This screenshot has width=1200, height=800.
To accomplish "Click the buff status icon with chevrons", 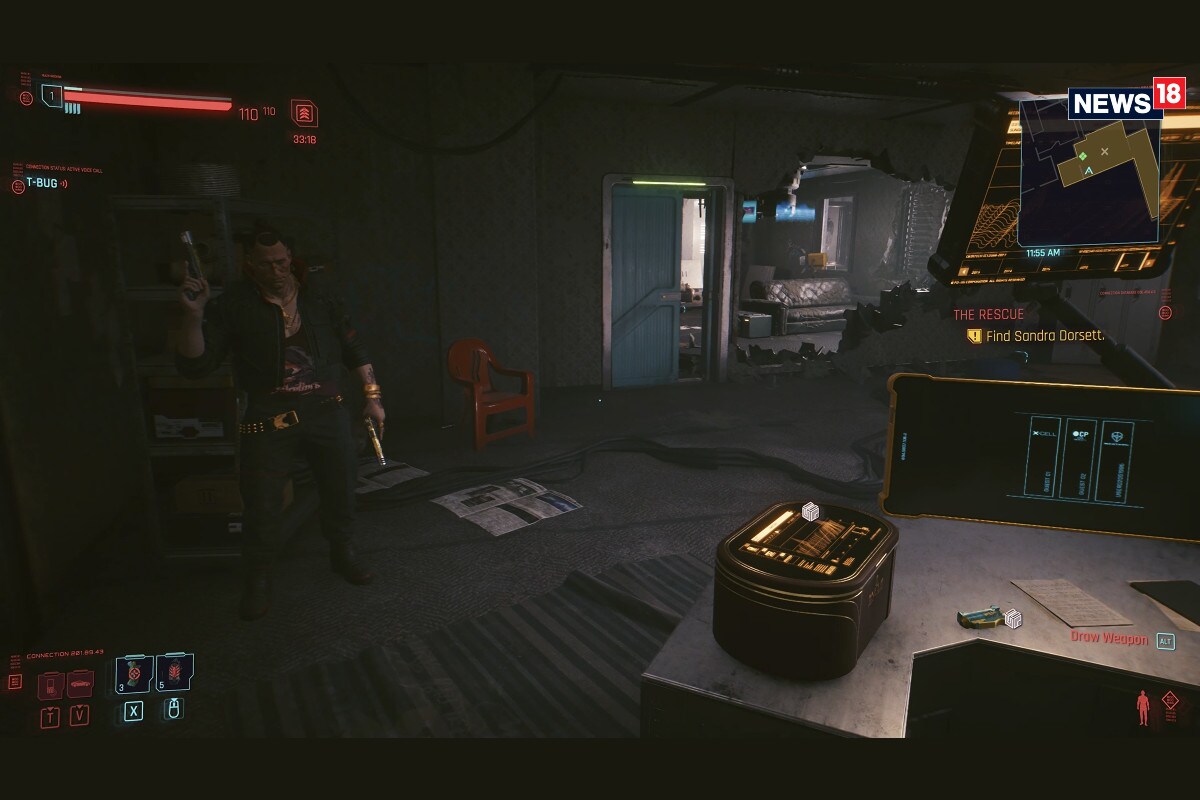I will click(304, 113).
